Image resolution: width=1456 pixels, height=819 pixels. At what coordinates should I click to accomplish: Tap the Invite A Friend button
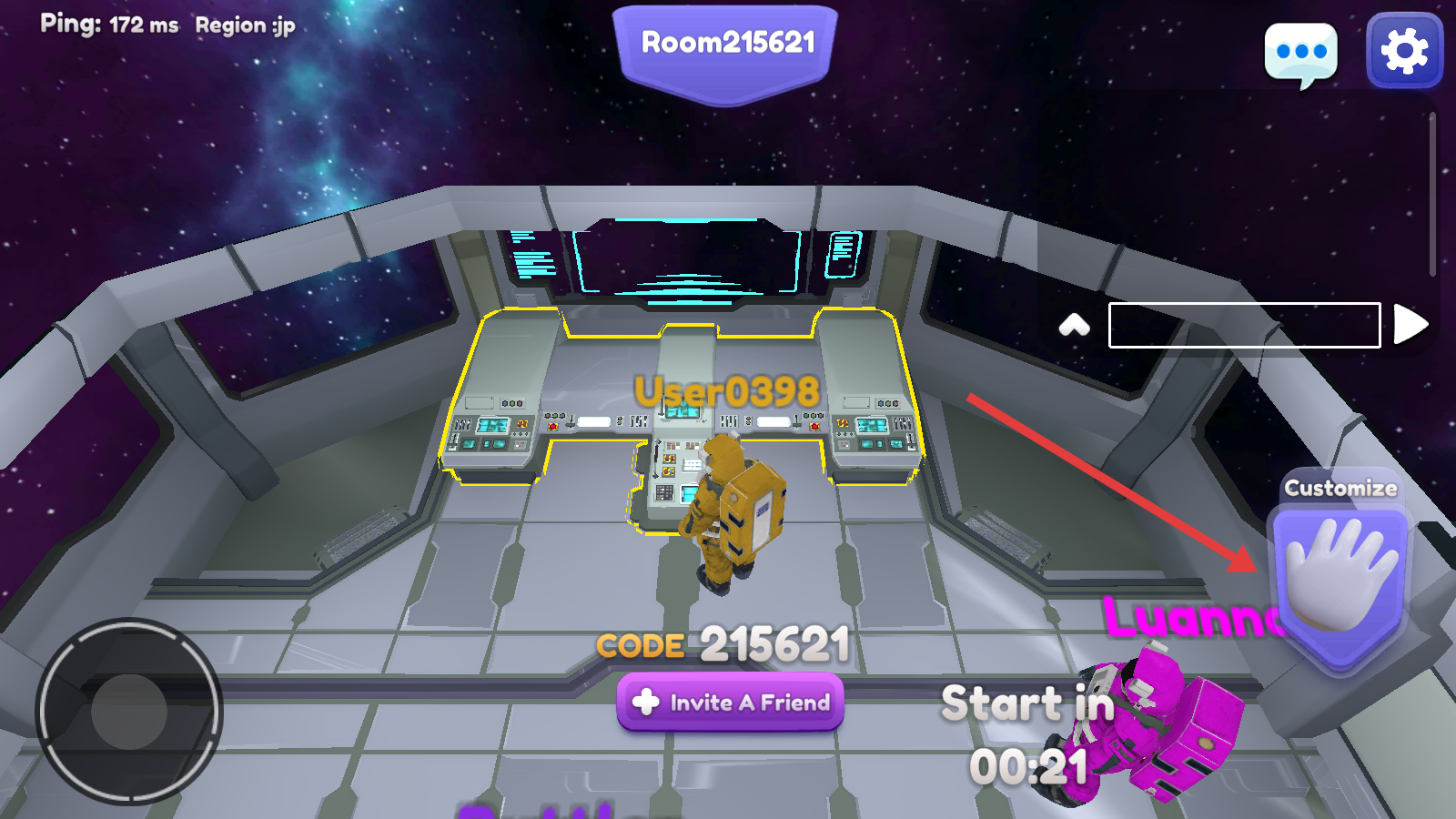coord(730,702)
